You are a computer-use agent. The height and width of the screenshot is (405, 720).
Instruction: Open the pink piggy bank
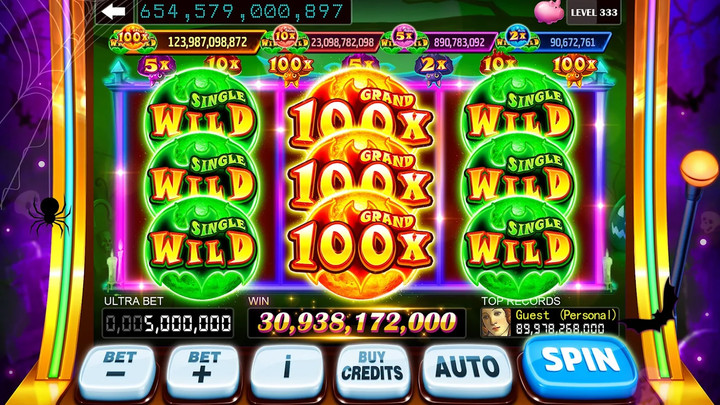(x=548, y=12)
